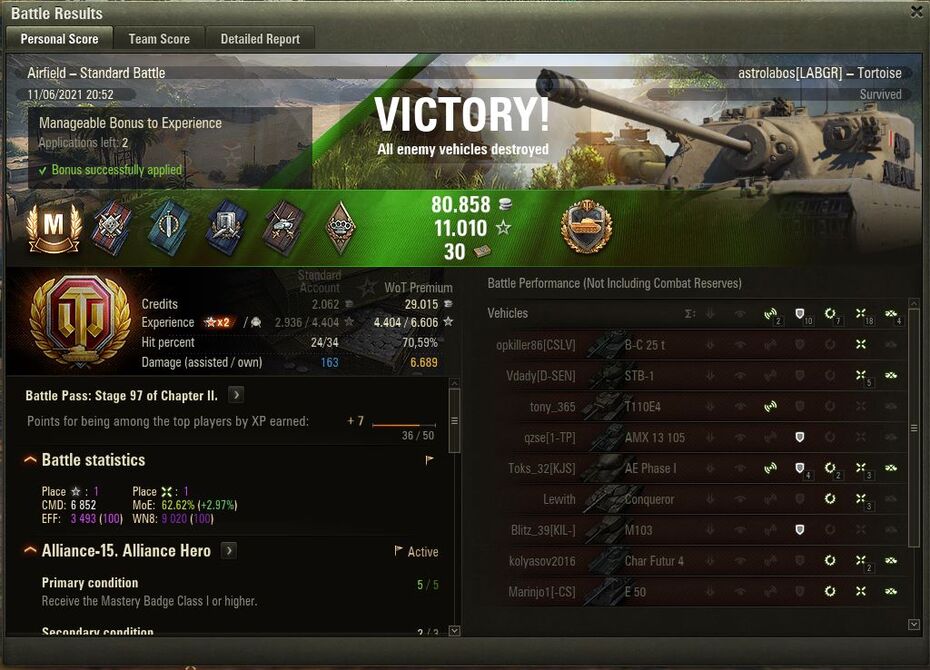Image resolution: width=930 pixels, height=670 pixels.
Task: Expand the Battle Pass stage arrow button
Action: point(235,395)
